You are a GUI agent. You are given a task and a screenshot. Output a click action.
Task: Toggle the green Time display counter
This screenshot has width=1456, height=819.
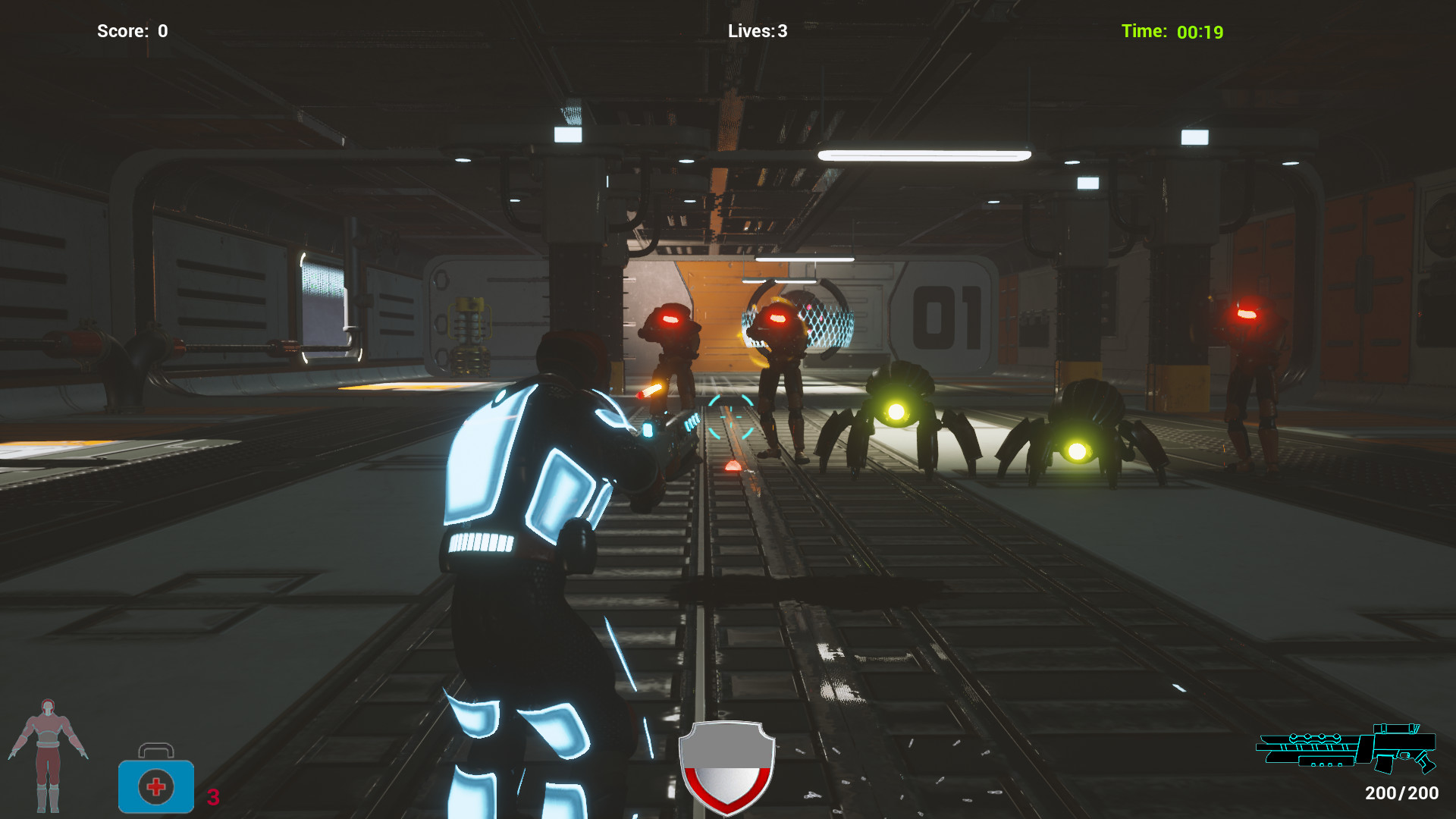pos(1200,32)
